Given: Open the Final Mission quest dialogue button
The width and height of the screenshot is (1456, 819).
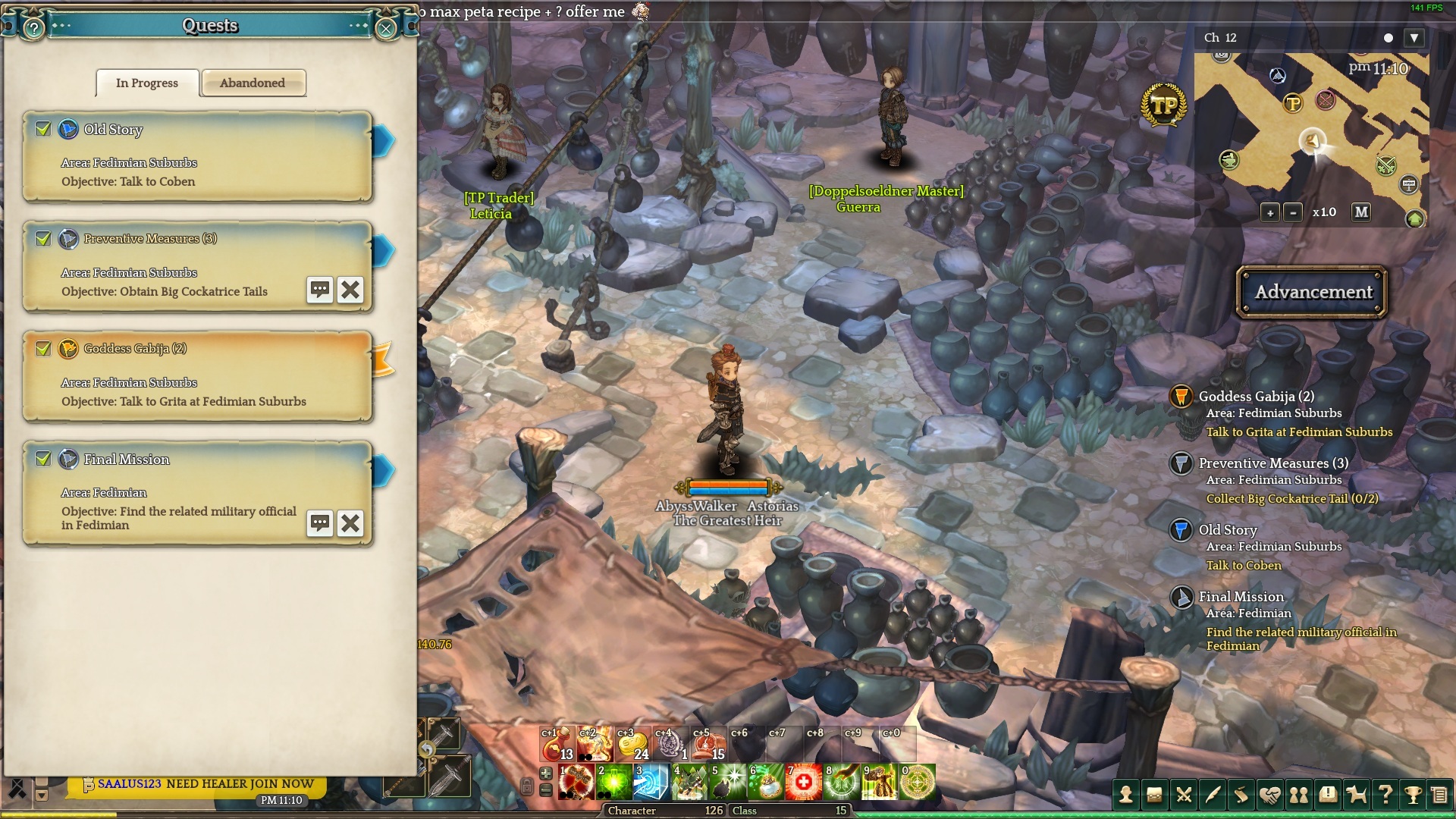Looking at the screenshot, I should [x=320, y=523].
